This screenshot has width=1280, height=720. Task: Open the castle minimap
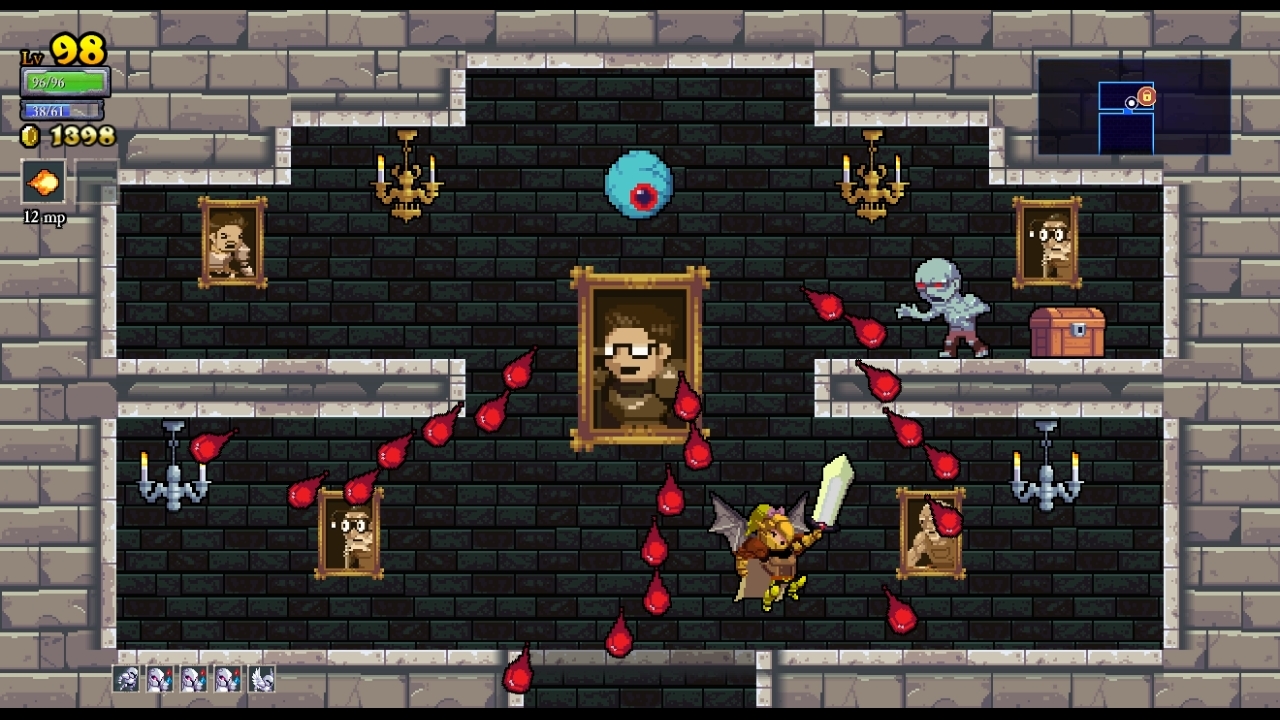[1133, 107]
